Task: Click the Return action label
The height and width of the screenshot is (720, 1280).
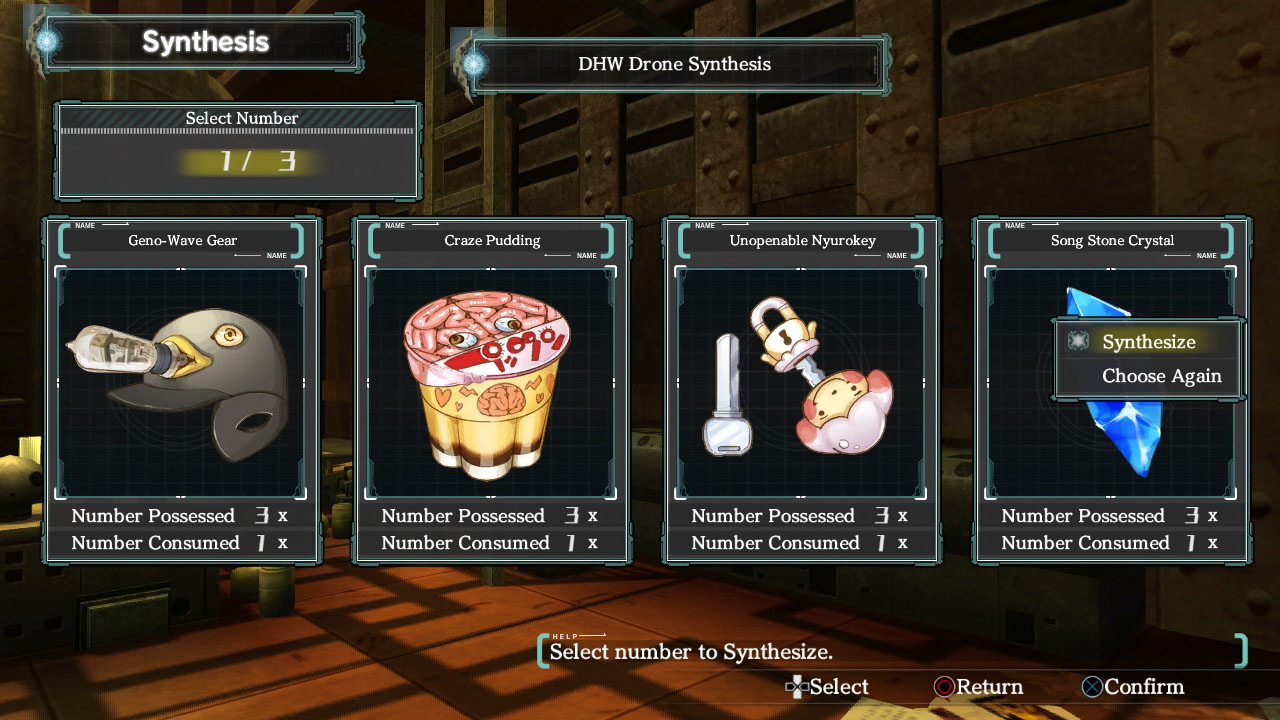Action: coord(990,687)
